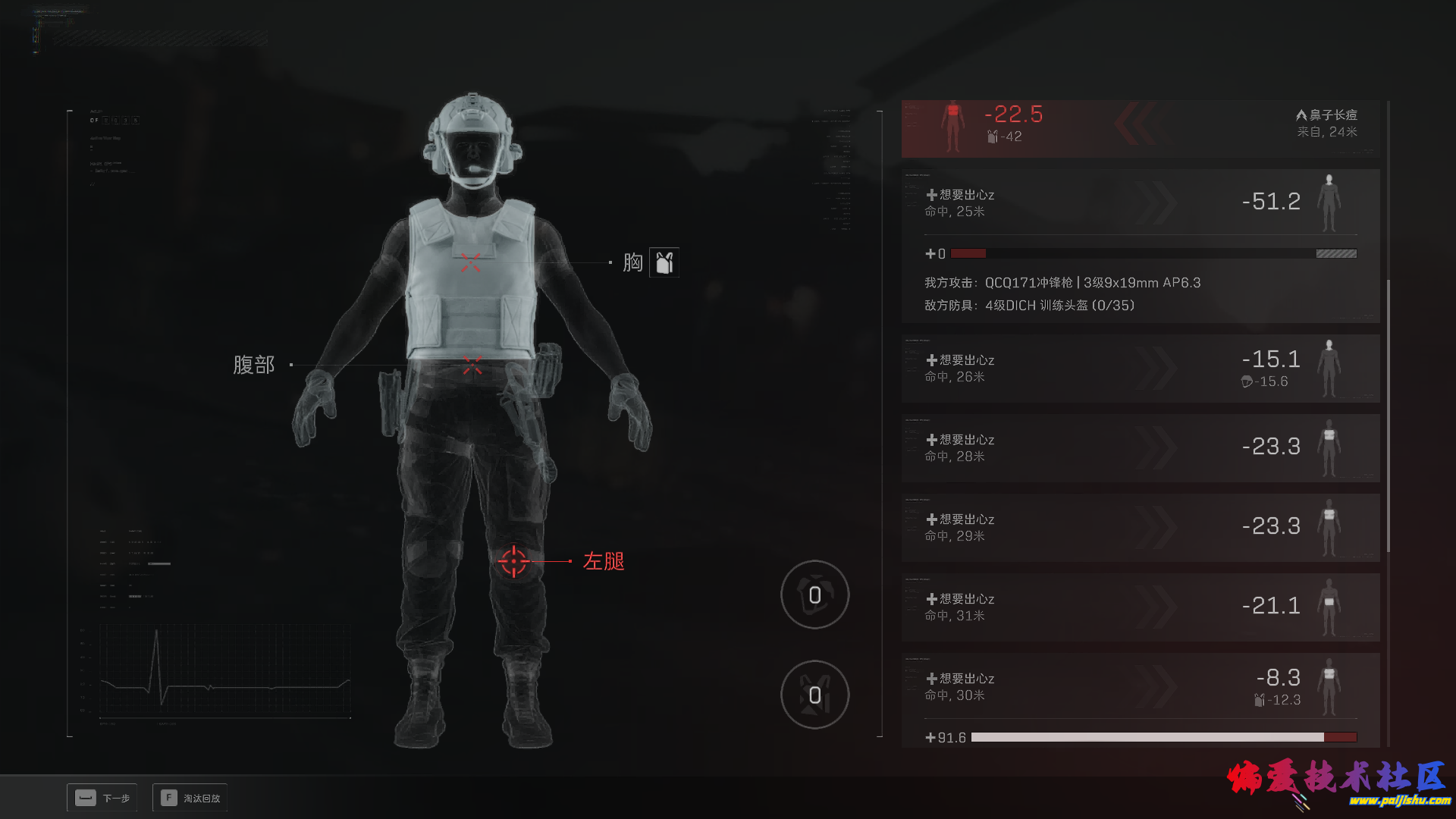
Task: Toggle the abdomen X hit marker
Action: 473,365
